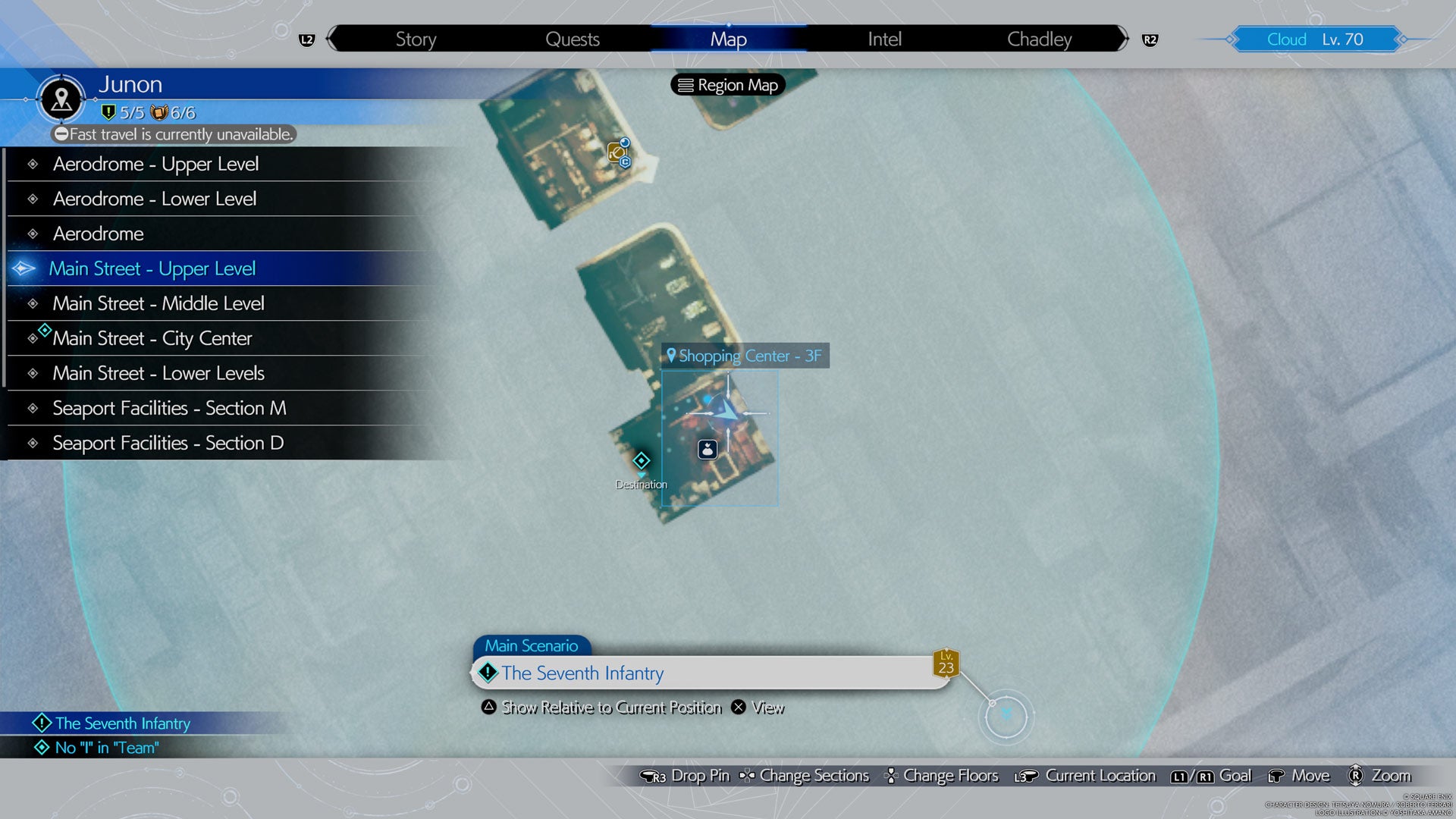This screenshot has height=819, width=1456.
Task: Select Main Street - Upper Level
Action: [x=152, y=268]
